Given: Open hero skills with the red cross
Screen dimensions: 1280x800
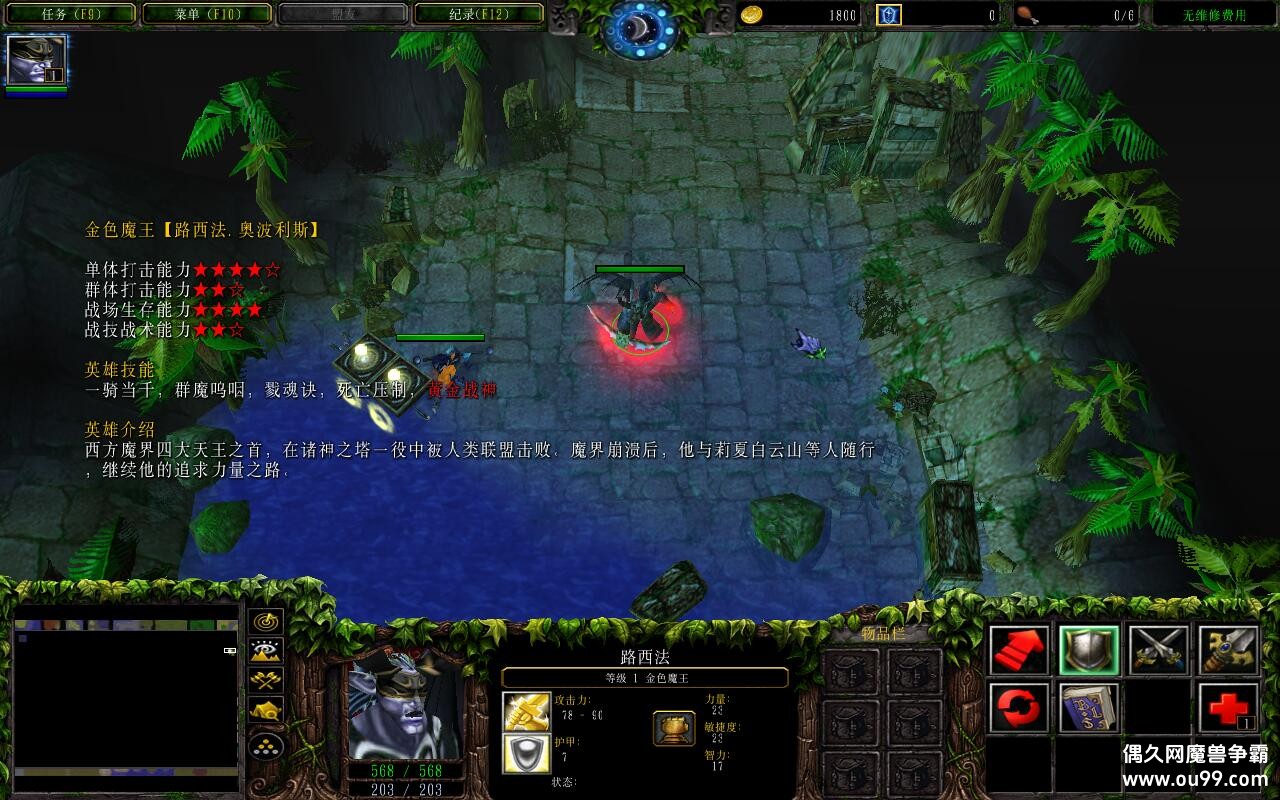Looking at the screenshot, I should coord(1228,708).
